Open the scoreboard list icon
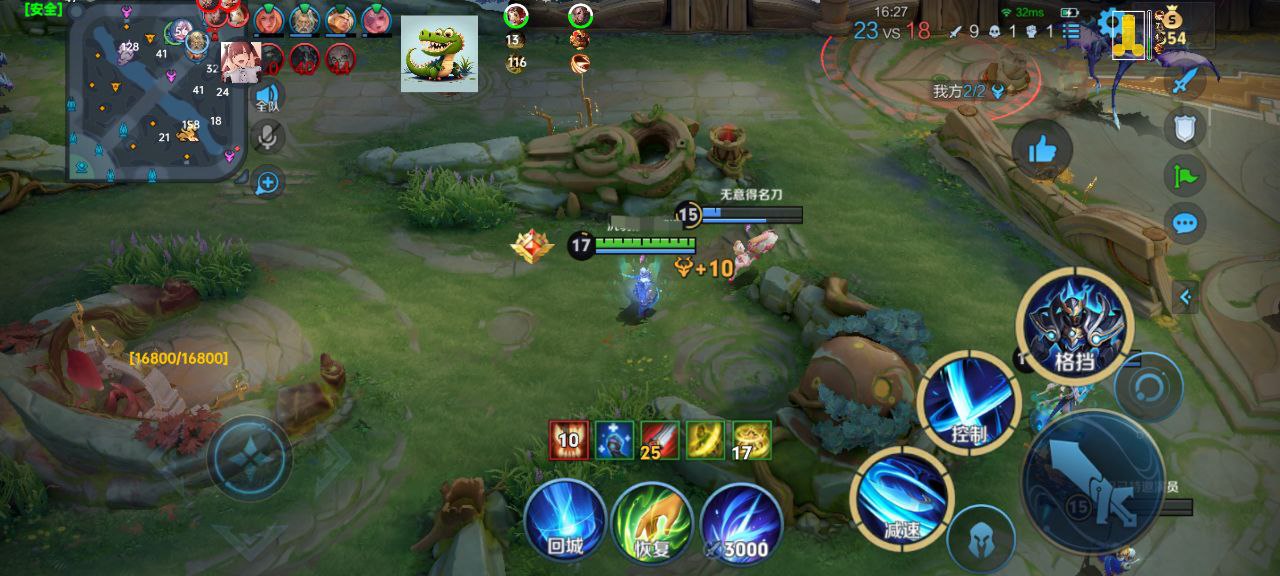The width and height of the screenshot is (1280, 576). point(1071,31)
